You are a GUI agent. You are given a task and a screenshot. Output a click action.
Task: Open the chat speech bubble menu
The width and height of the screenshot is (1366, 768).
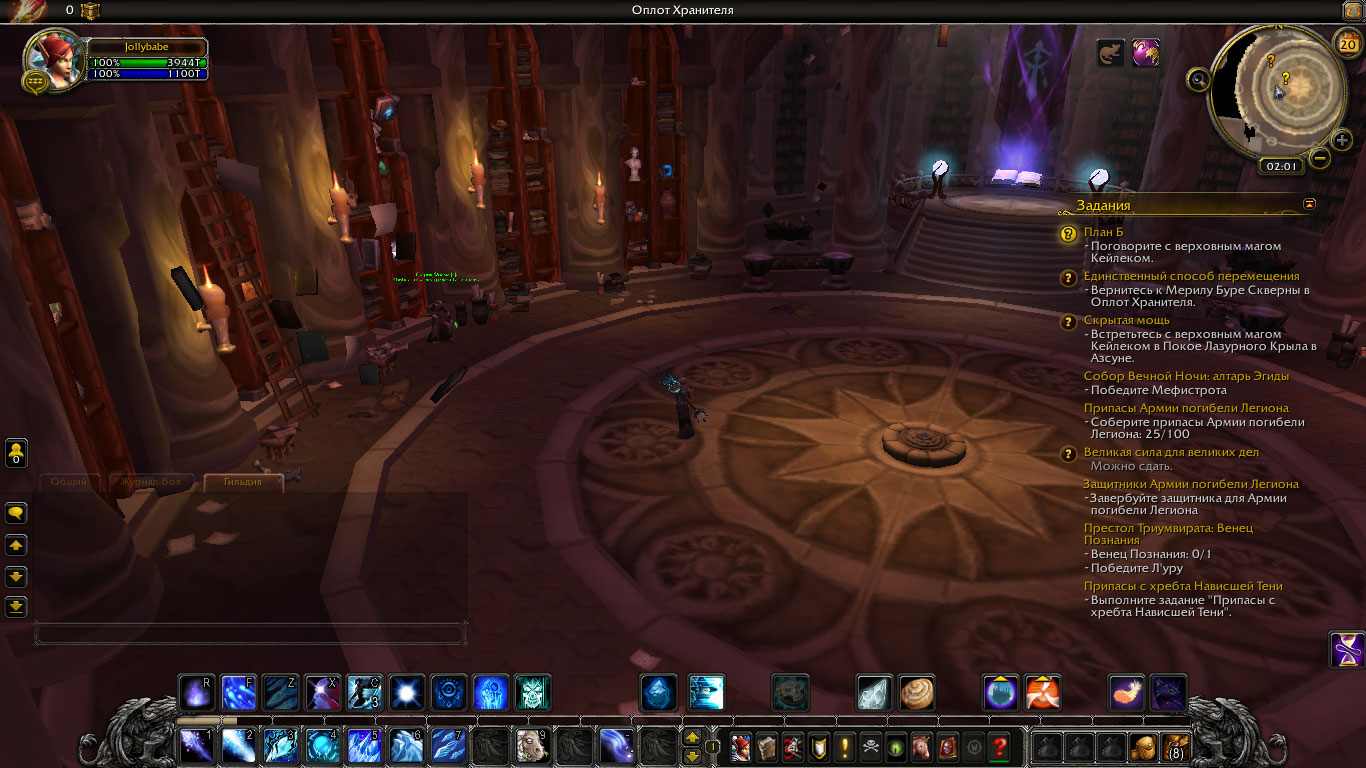[16, 513]
